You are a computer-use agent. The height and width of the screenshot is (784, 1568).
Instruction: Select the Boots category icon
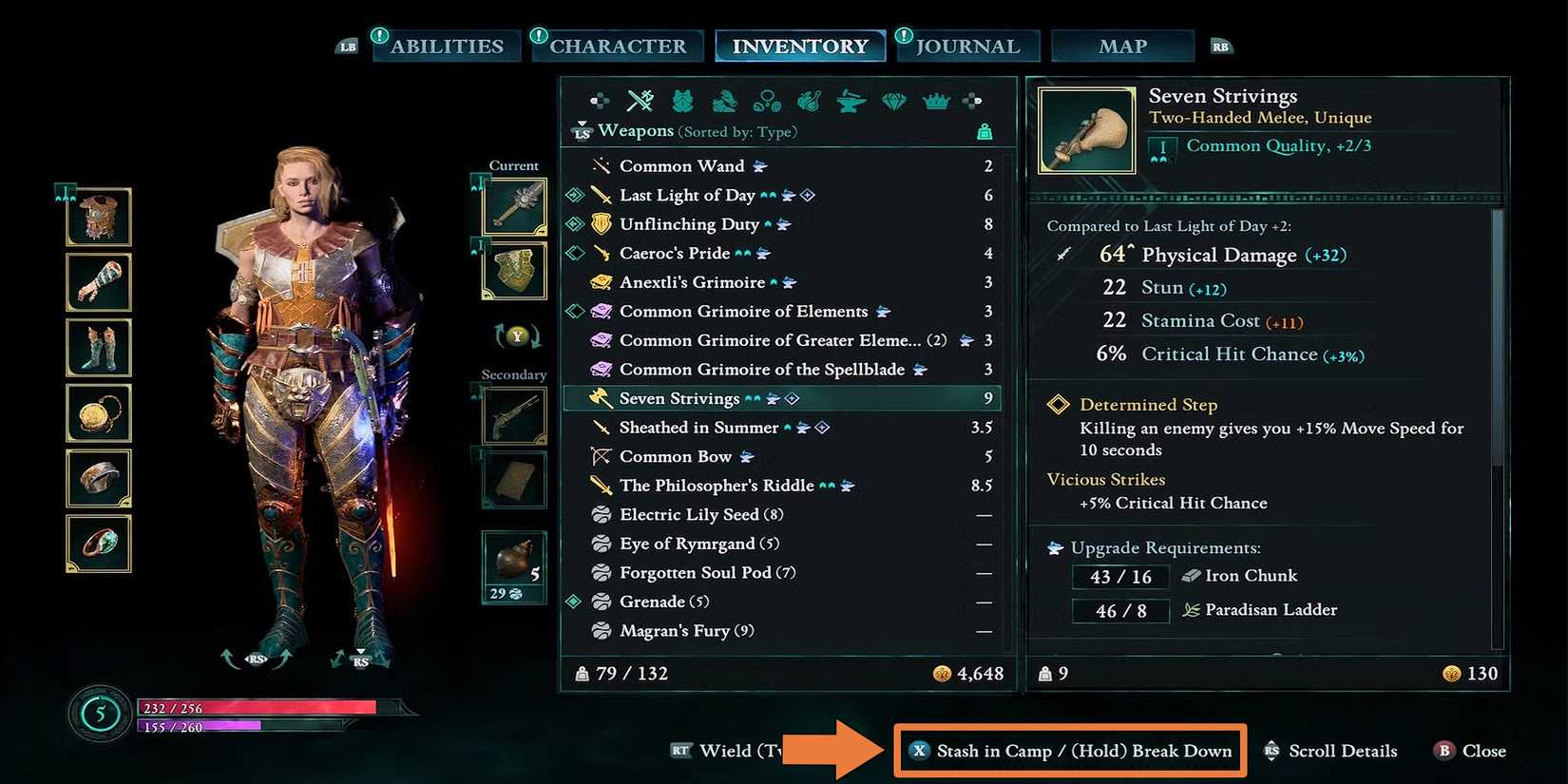click(724, 100)
